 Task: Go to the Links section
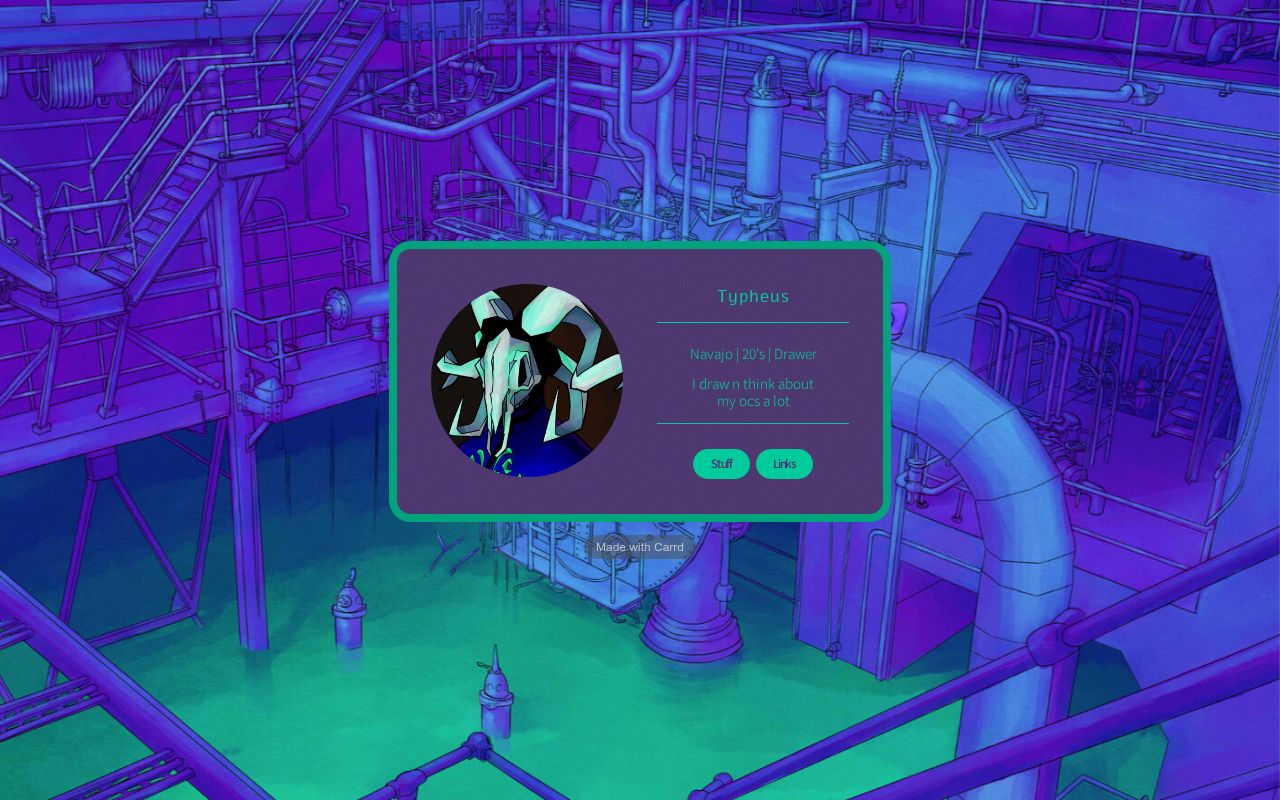[784, 464]
